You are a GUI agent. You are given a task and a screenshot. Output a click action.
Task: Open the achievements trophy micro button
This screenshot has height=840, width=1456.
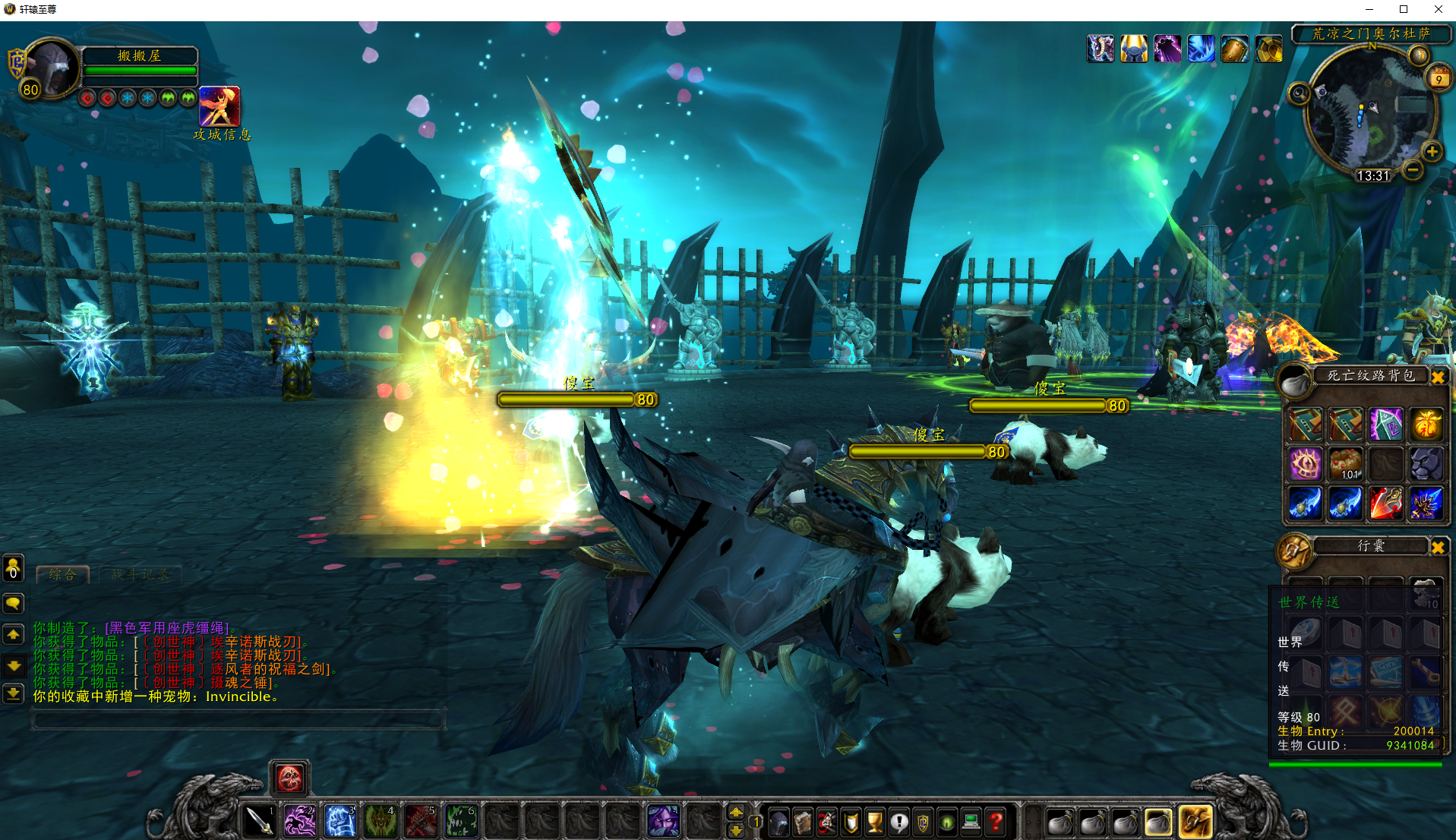(875, 822)
